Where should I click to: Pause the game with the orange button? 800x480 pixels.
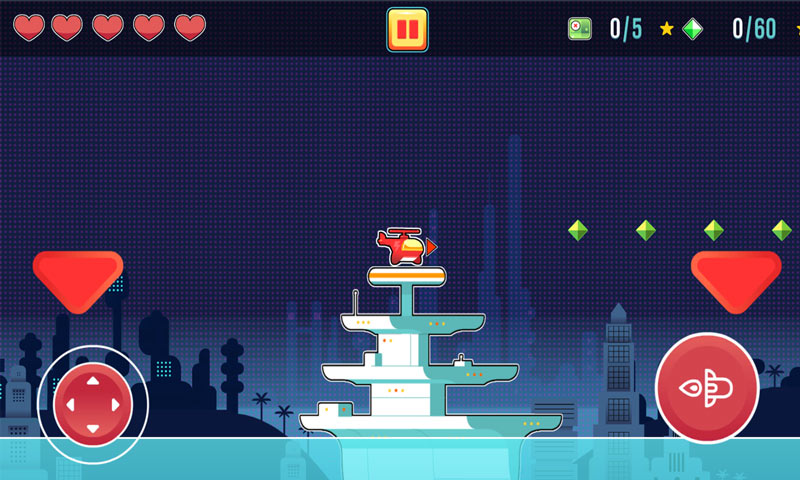[x=407, y=29]
